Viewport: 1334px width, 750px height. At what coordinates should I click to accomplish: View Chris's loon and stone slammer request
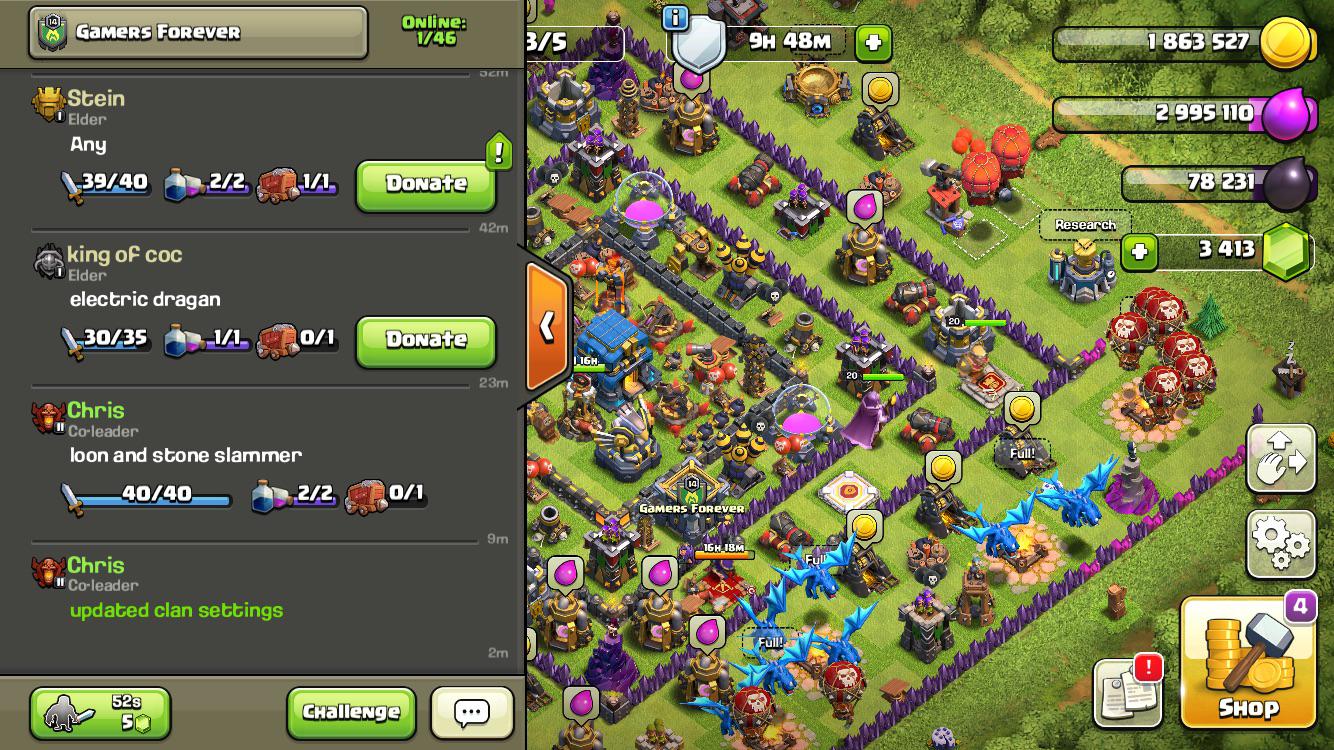point(185,456)
